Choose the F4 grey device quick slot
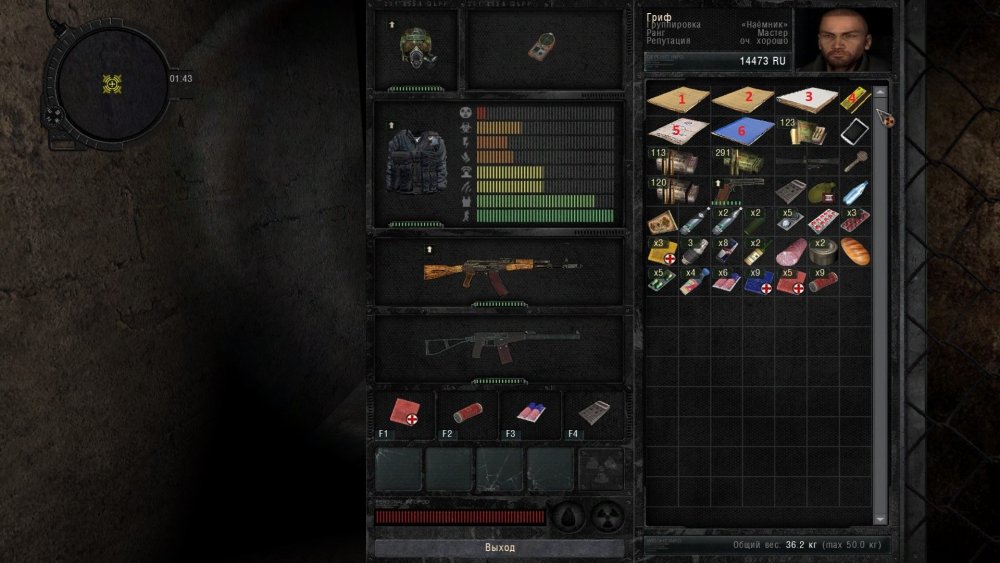The image size is (1000, 563). tap(594, 413)
